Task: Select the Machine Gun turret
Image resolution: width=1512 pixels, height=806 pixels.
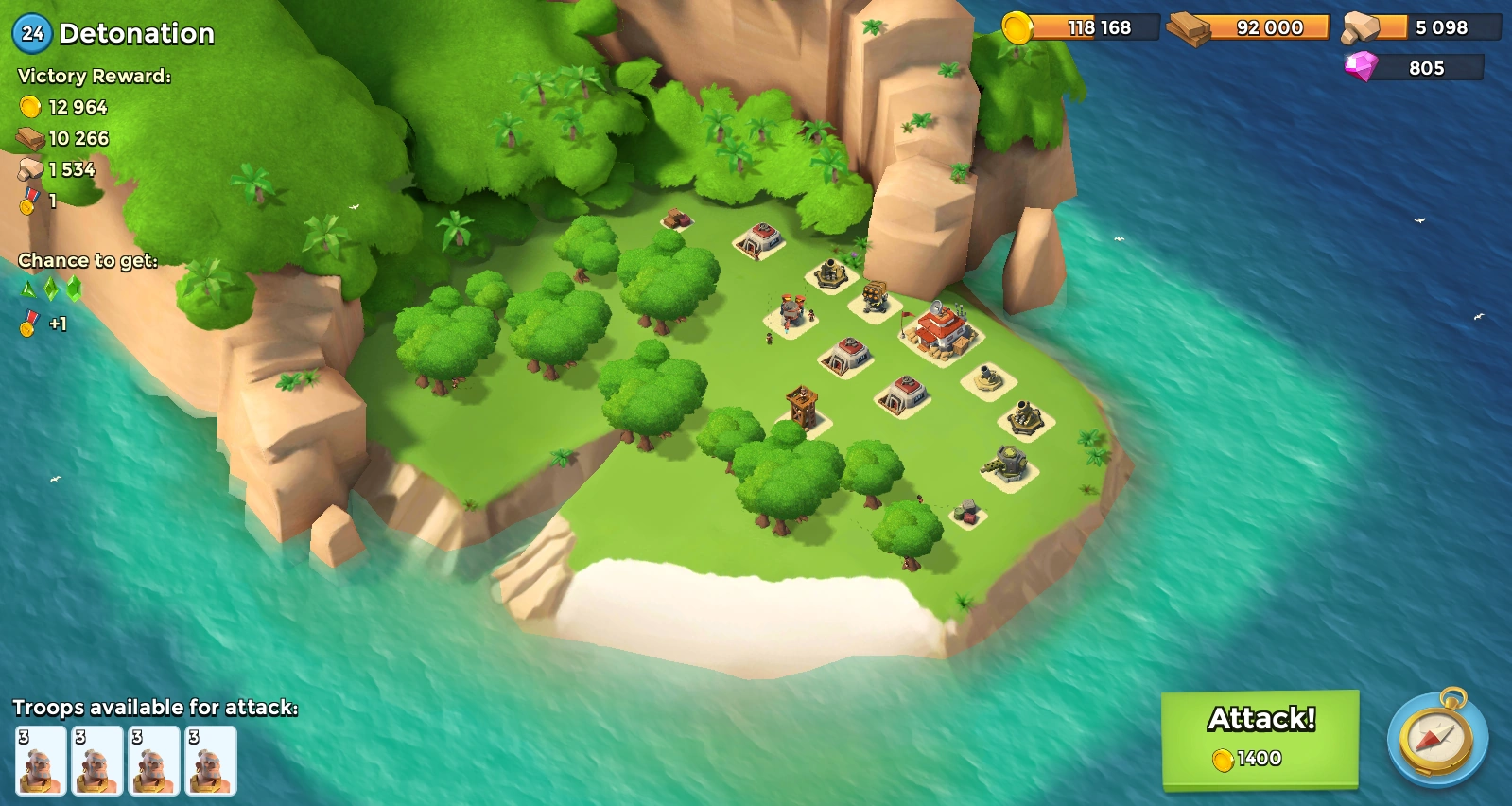Action: point(1007,461)
